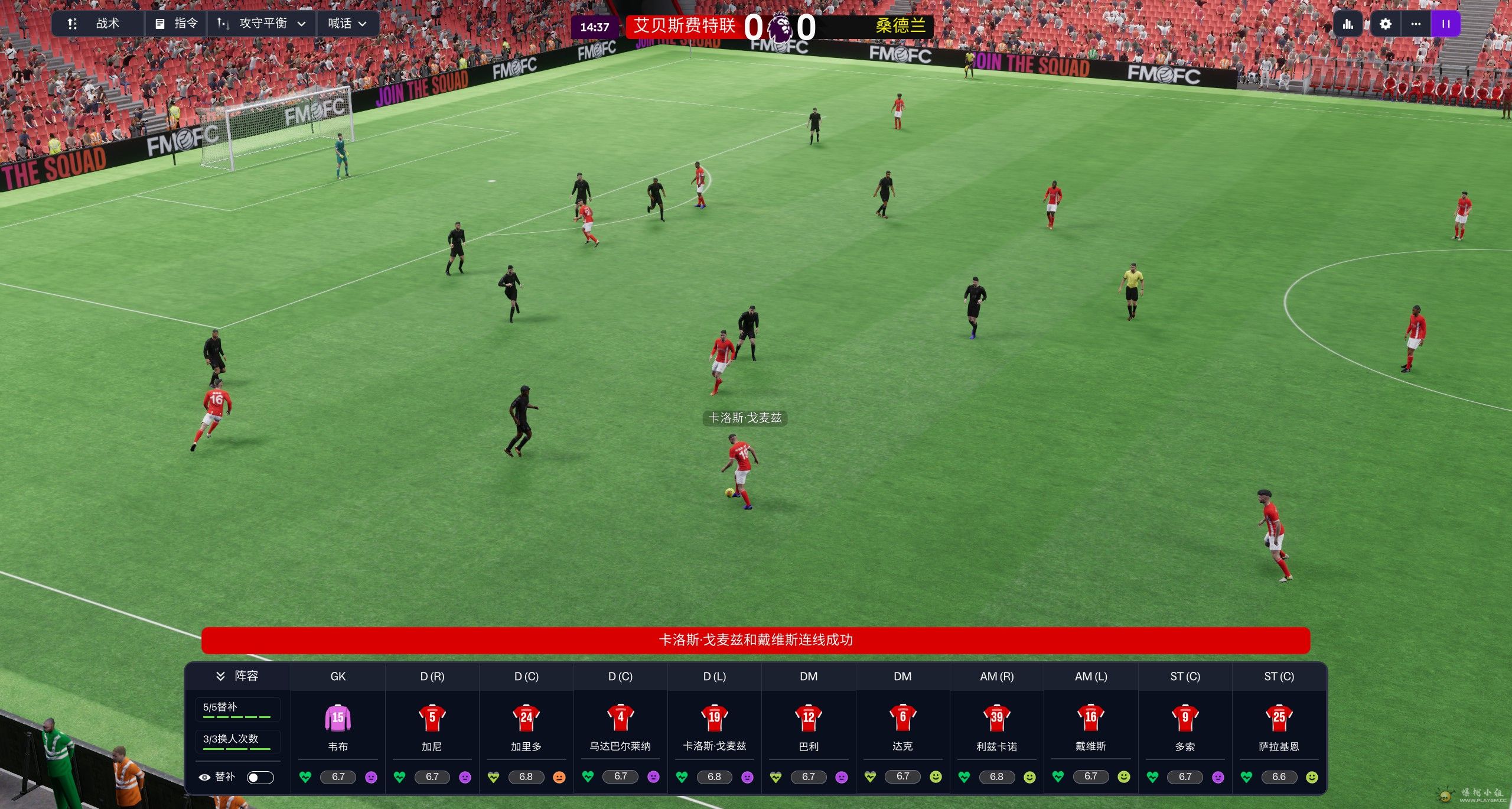This screenshot has width=1512, height=809.
Task: Open the 指令 instructions menu
Action: (x=176, y=24)
